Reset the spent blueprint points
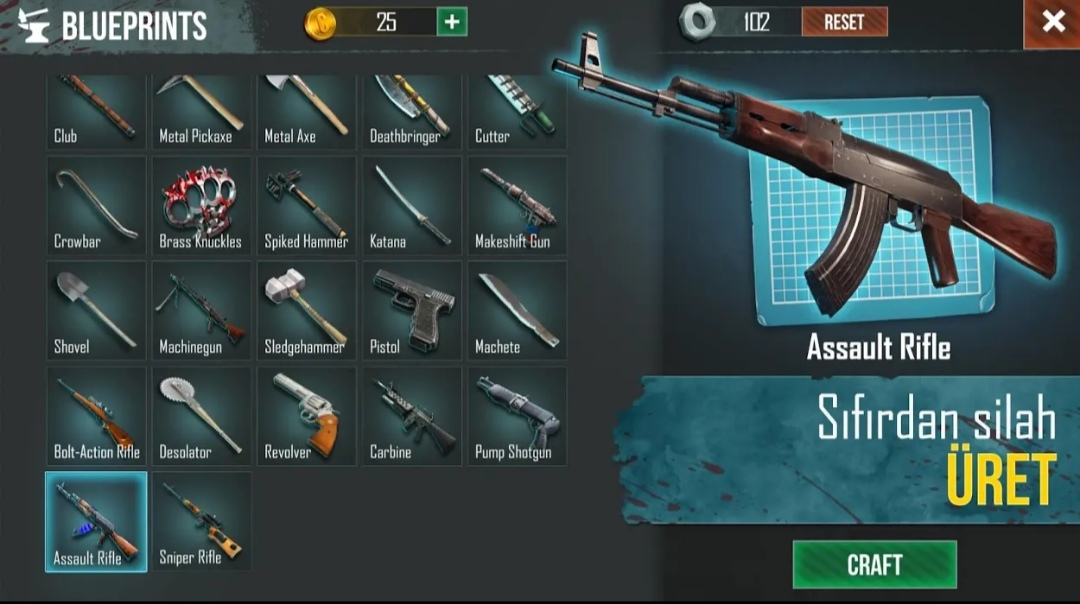Viewport: 1080px width, 604px height. tap(844, 22)
